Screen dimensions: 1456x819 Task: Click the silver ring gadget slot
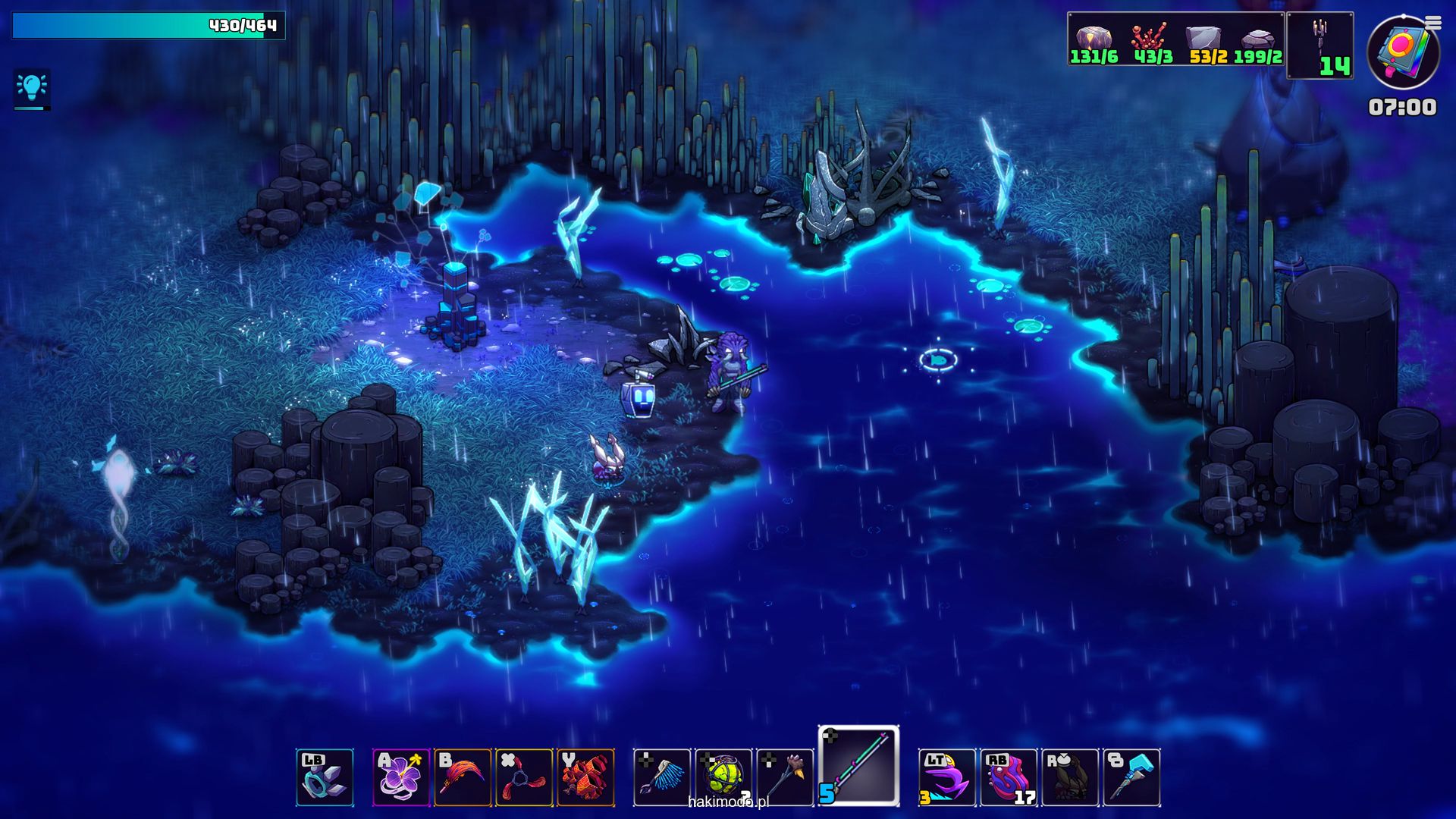[325, 777]
